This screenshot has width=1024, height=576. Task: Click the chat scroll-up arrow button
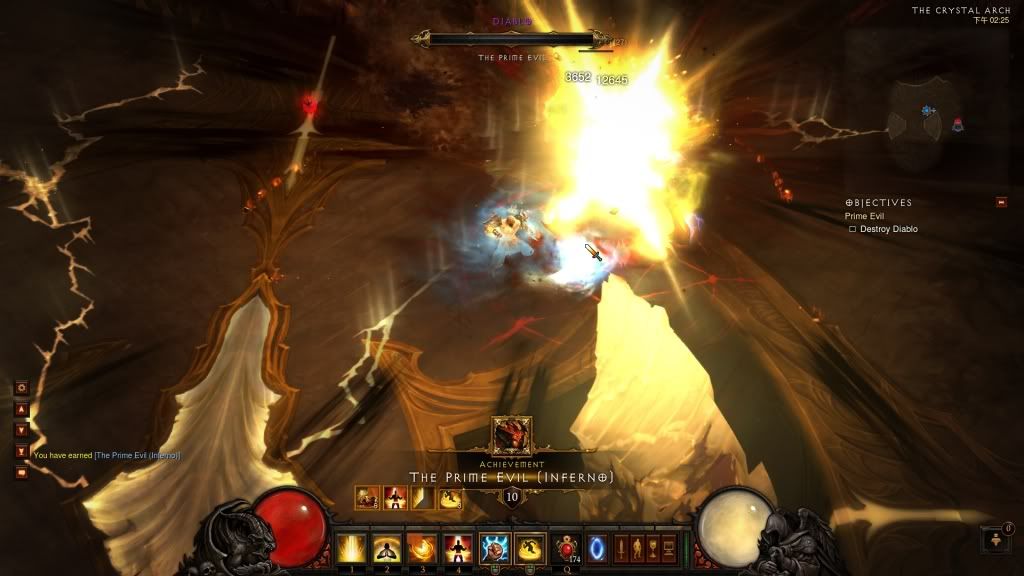tap(21, 409)
